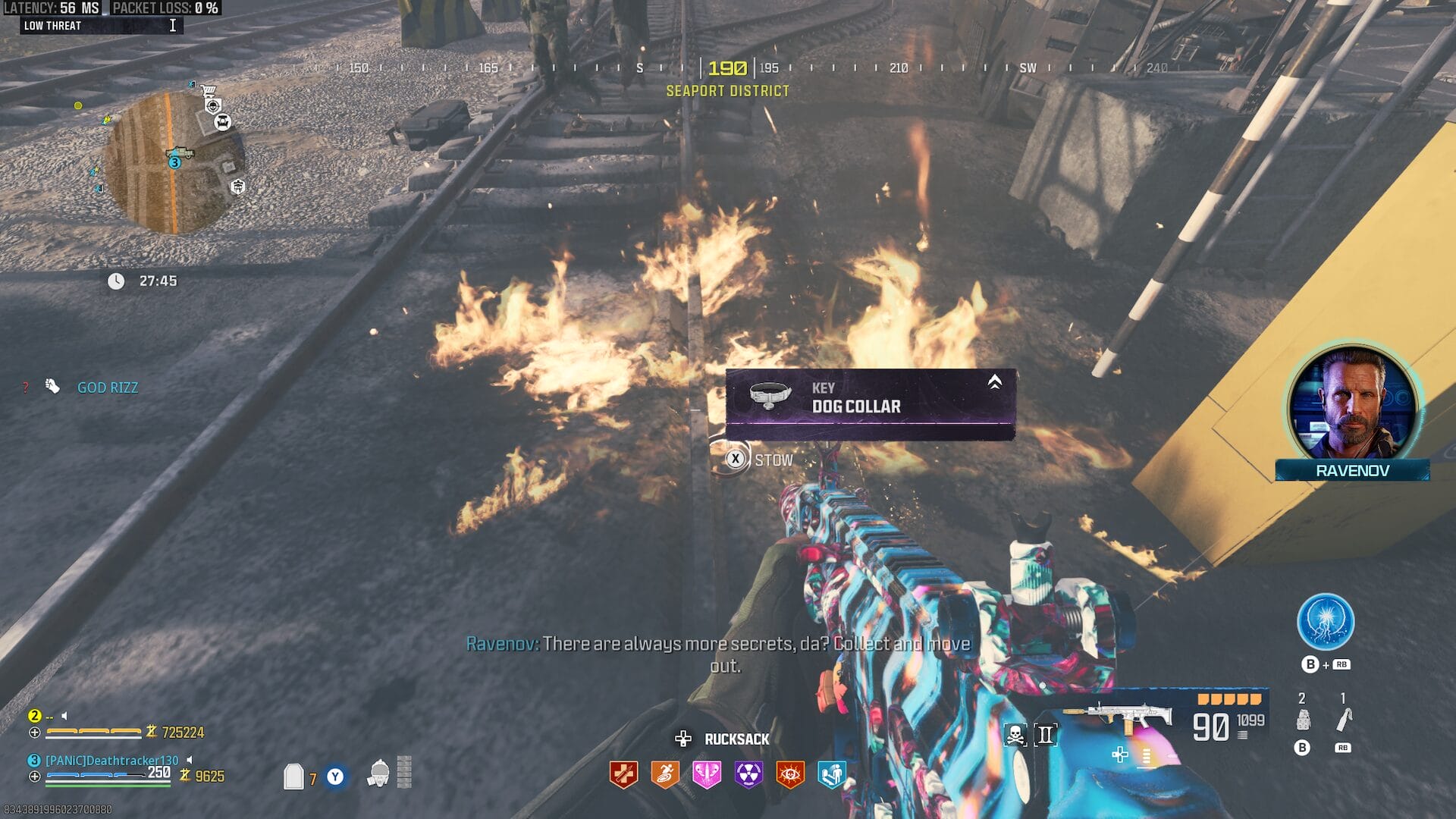Viewport: 1456px width, 819px height.
Task: Click the shopping cart buy station marker
Action: (x=209, y=90)
